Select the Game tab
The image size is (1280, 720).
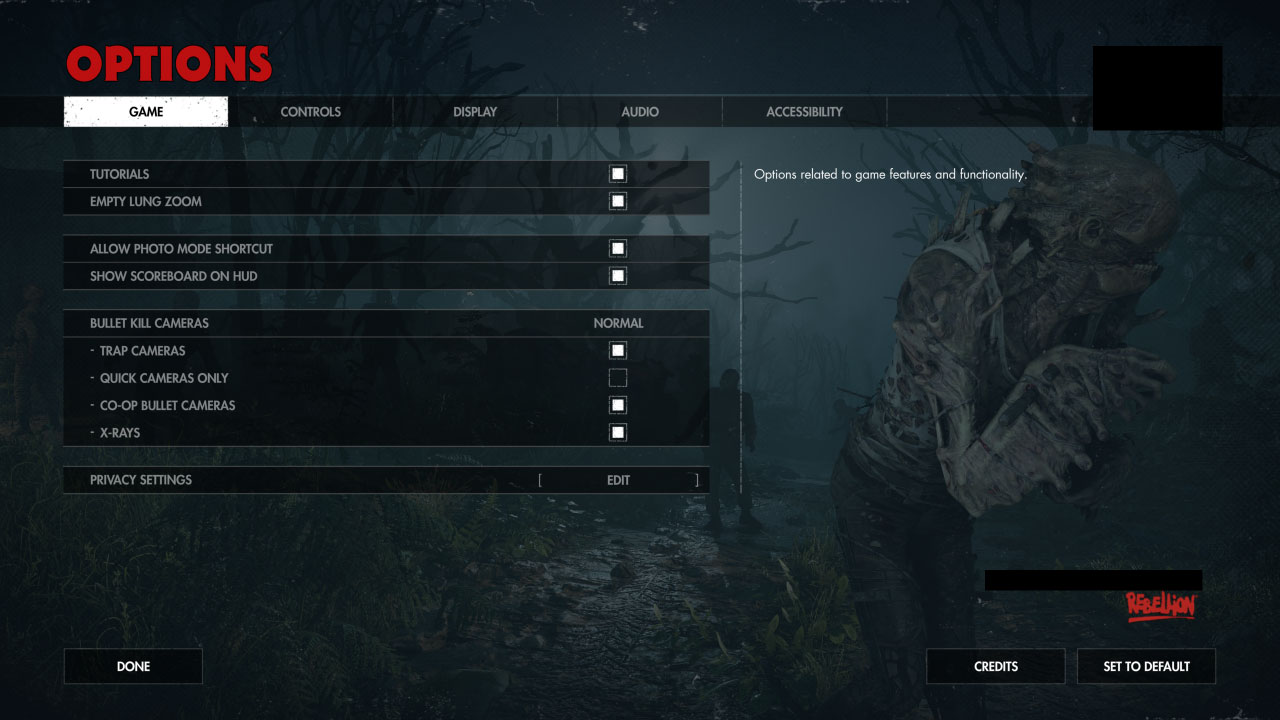(x=145, y=111)
